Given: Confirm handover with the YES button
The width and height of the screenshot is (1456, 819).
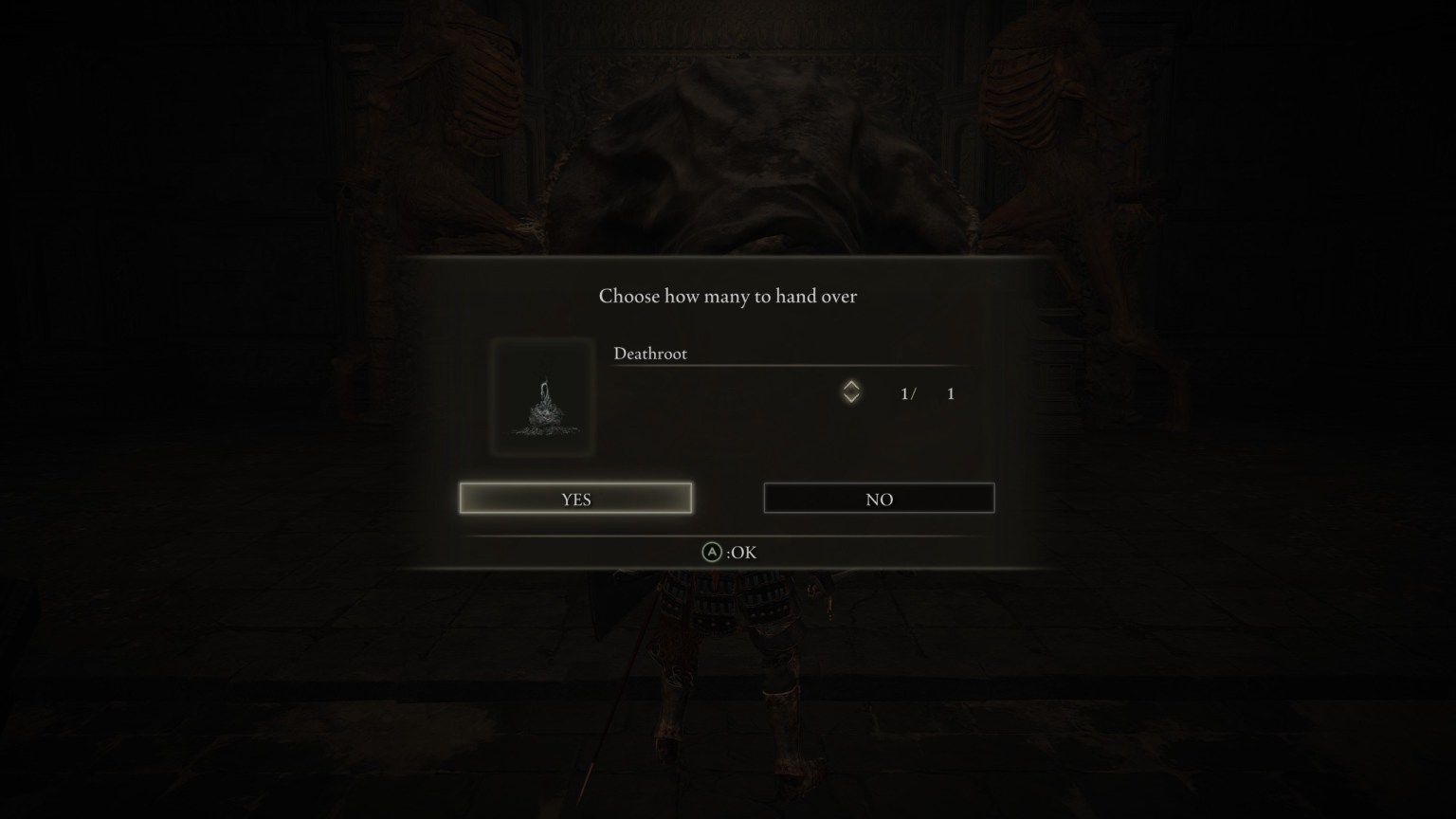Looking at the screenshot, I should [574, 498].
